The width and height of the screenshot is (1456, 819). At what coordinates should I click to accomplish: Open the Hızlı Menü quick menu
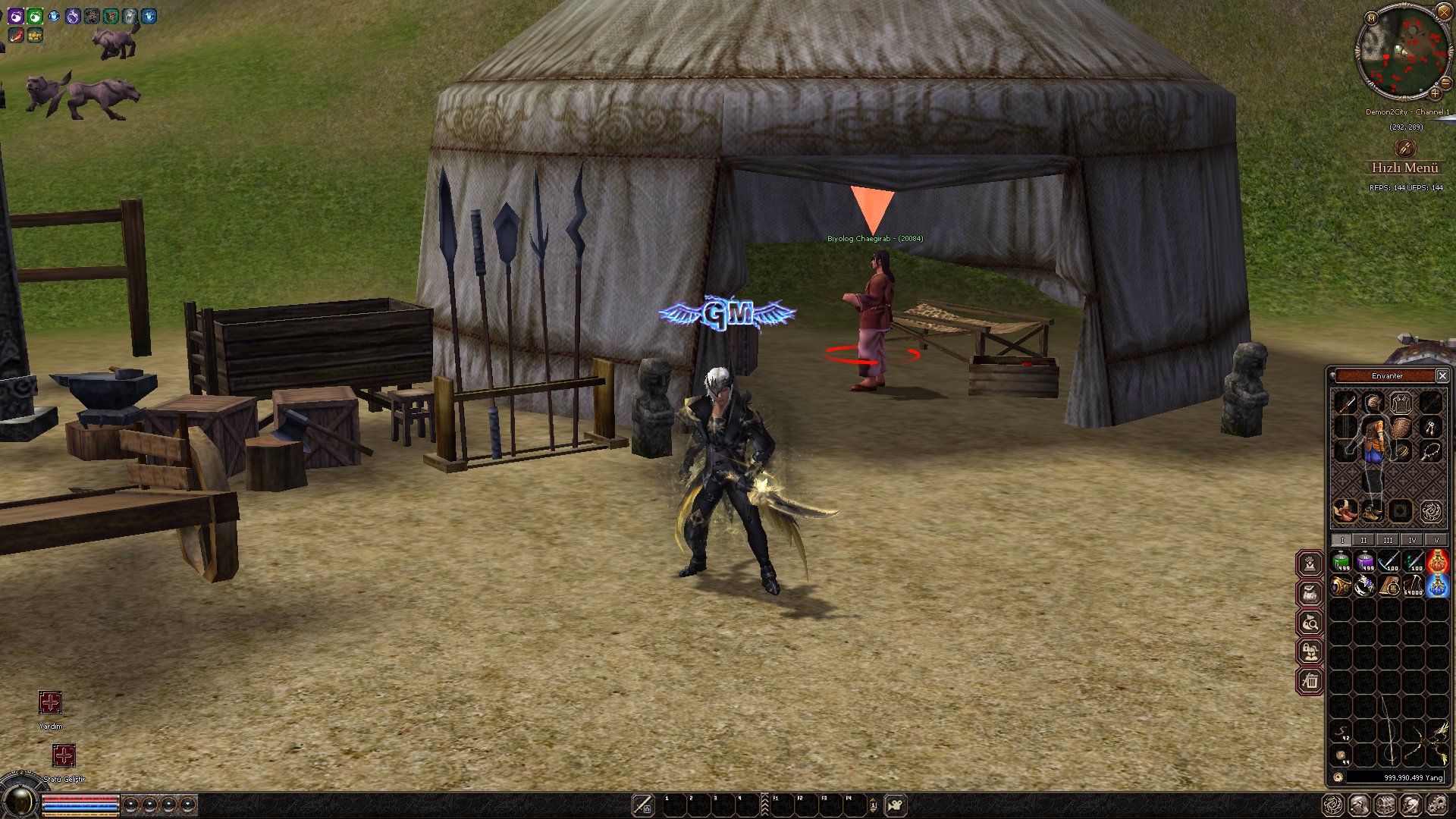[x=1404, y=167]
